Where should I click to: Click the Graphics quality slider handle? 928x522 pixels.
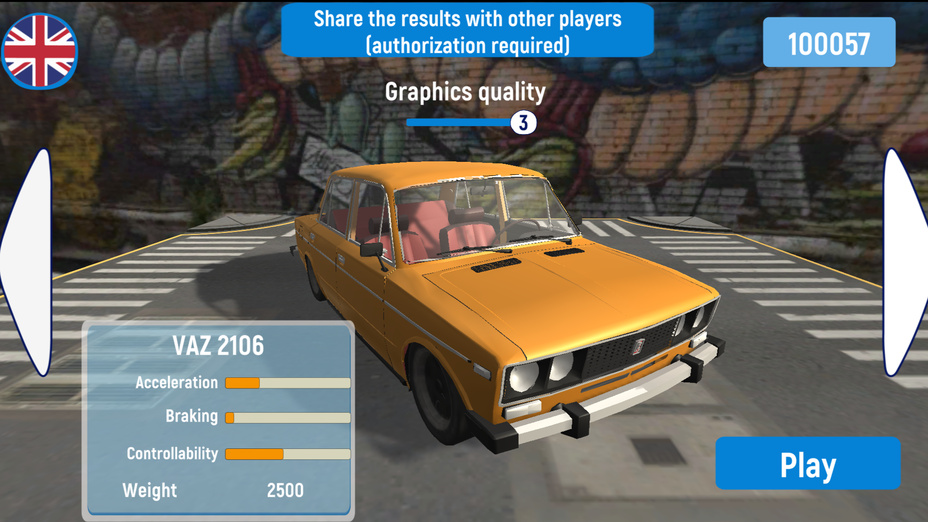pos(523,123)
